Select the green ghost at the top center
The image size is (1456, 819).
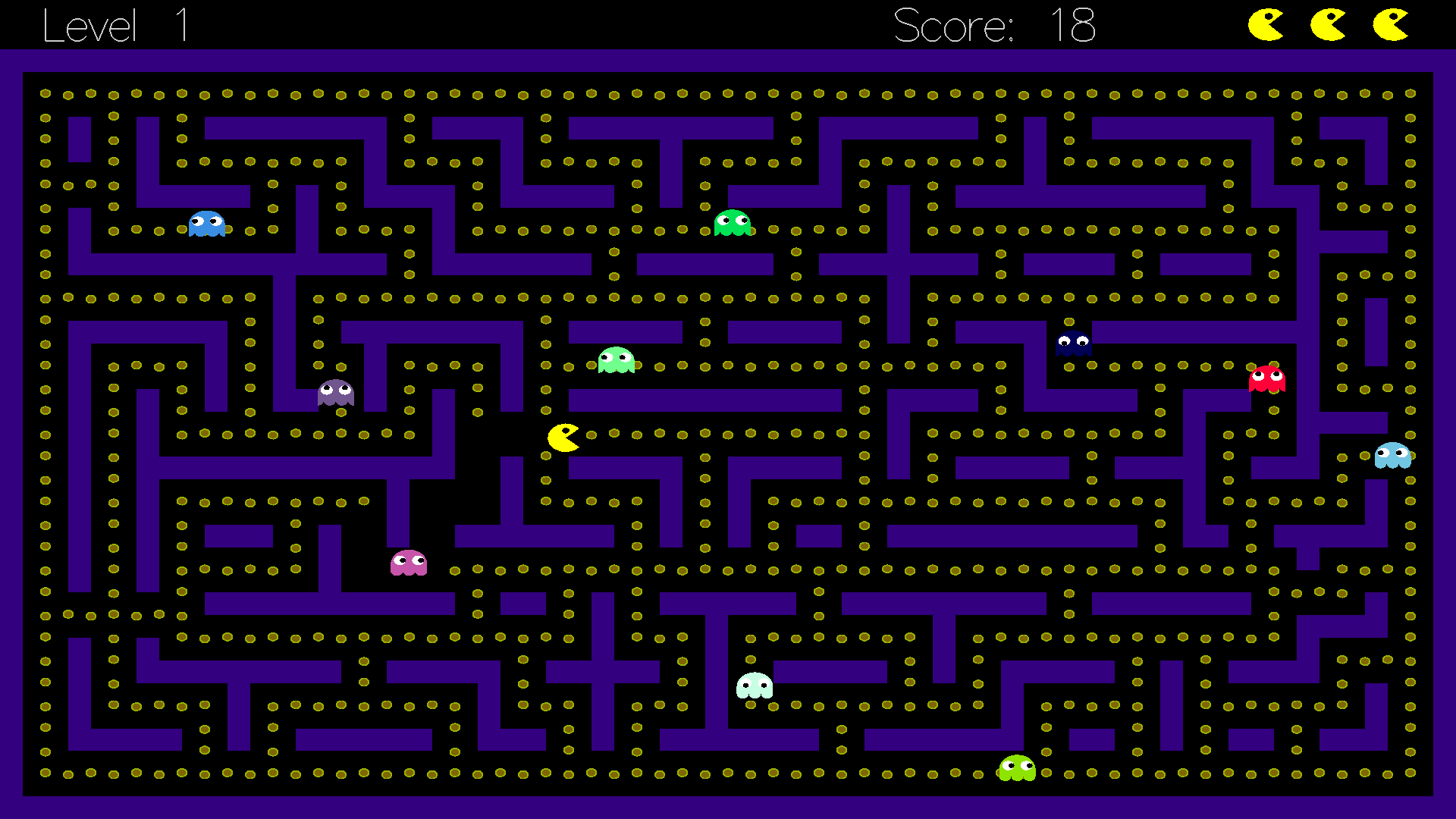732,222
